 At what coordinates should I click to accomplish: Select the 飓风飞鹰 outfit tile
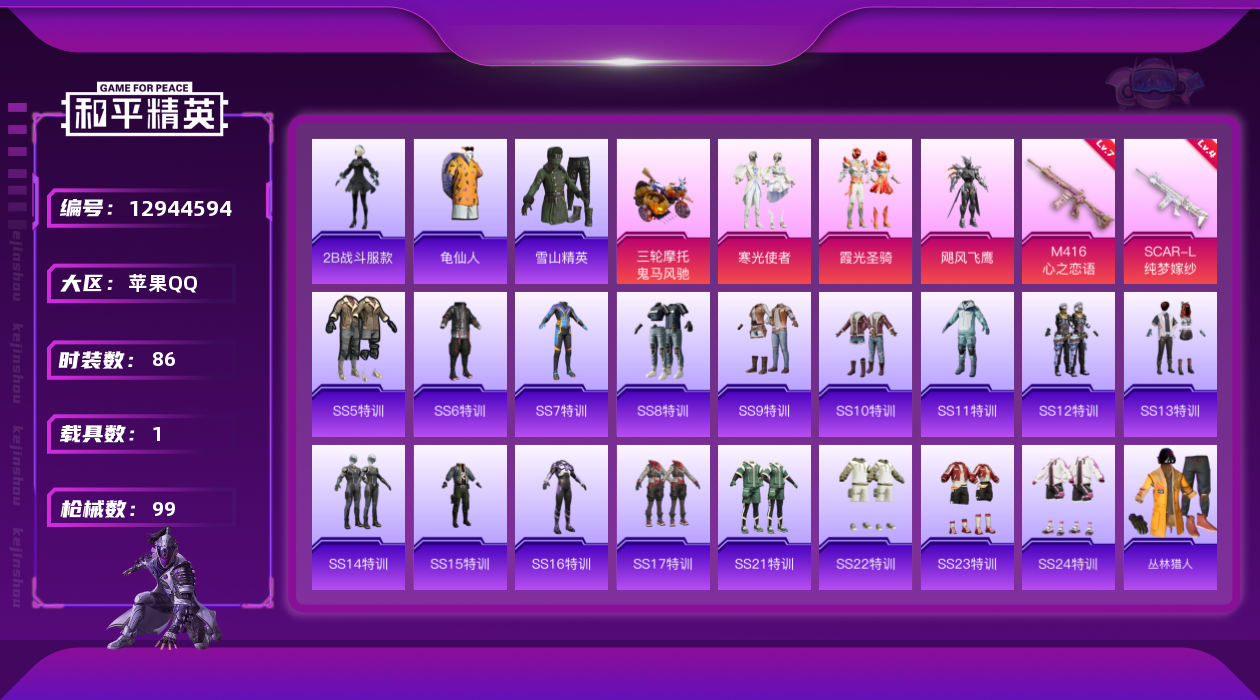[967, 210]
